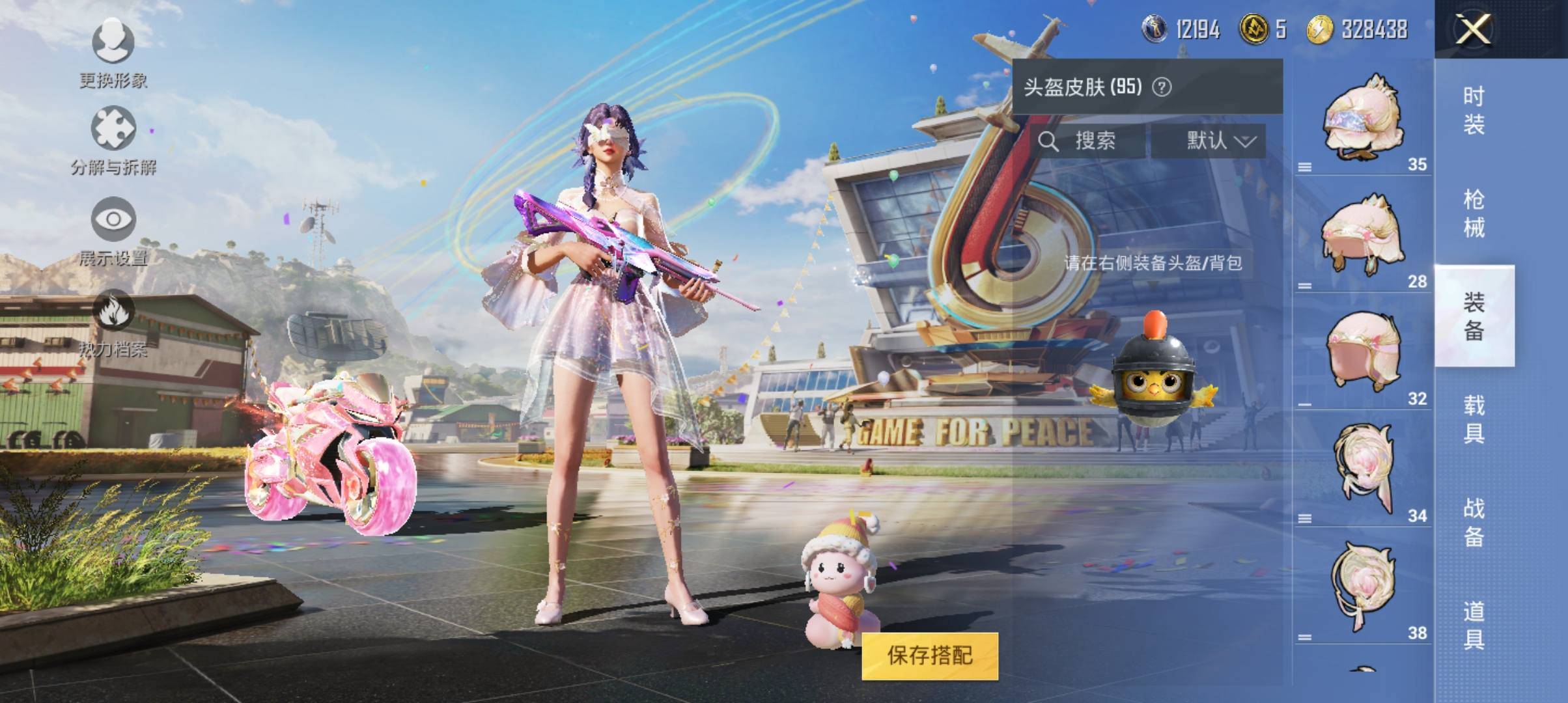
Task: Switch to the 载具 vehicles tab
Action: click(x=1474, y=419)
